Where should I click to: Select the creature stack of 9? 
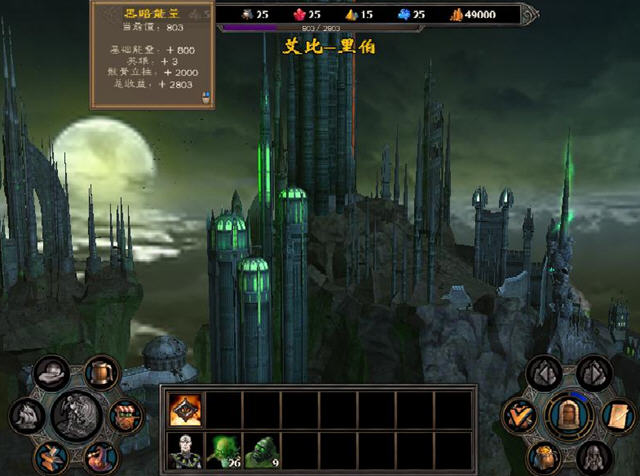tap(262, 450)
